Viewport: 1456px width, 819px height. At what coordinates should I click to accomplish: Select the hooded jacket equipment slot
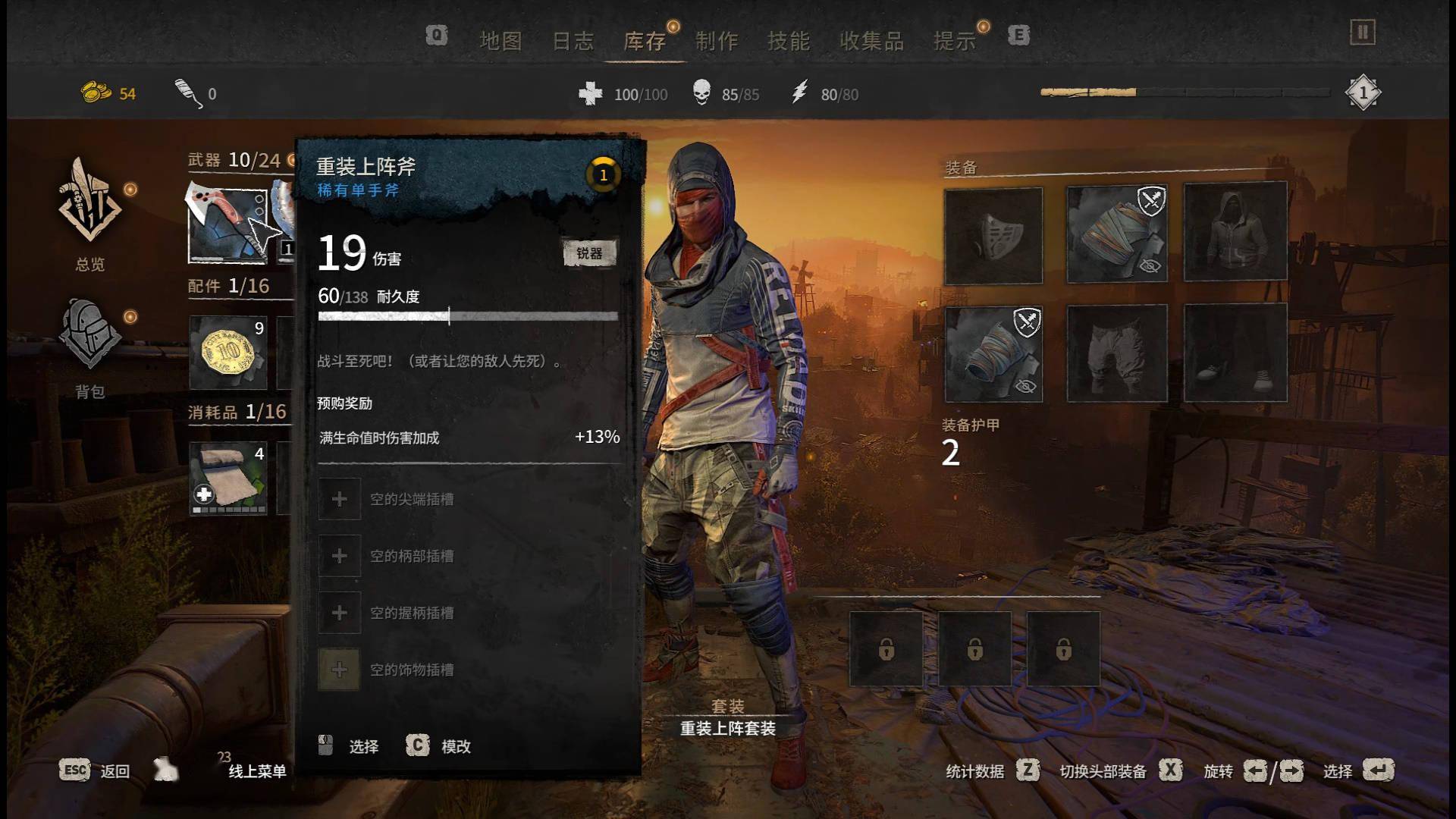(x=1235, y=231)
